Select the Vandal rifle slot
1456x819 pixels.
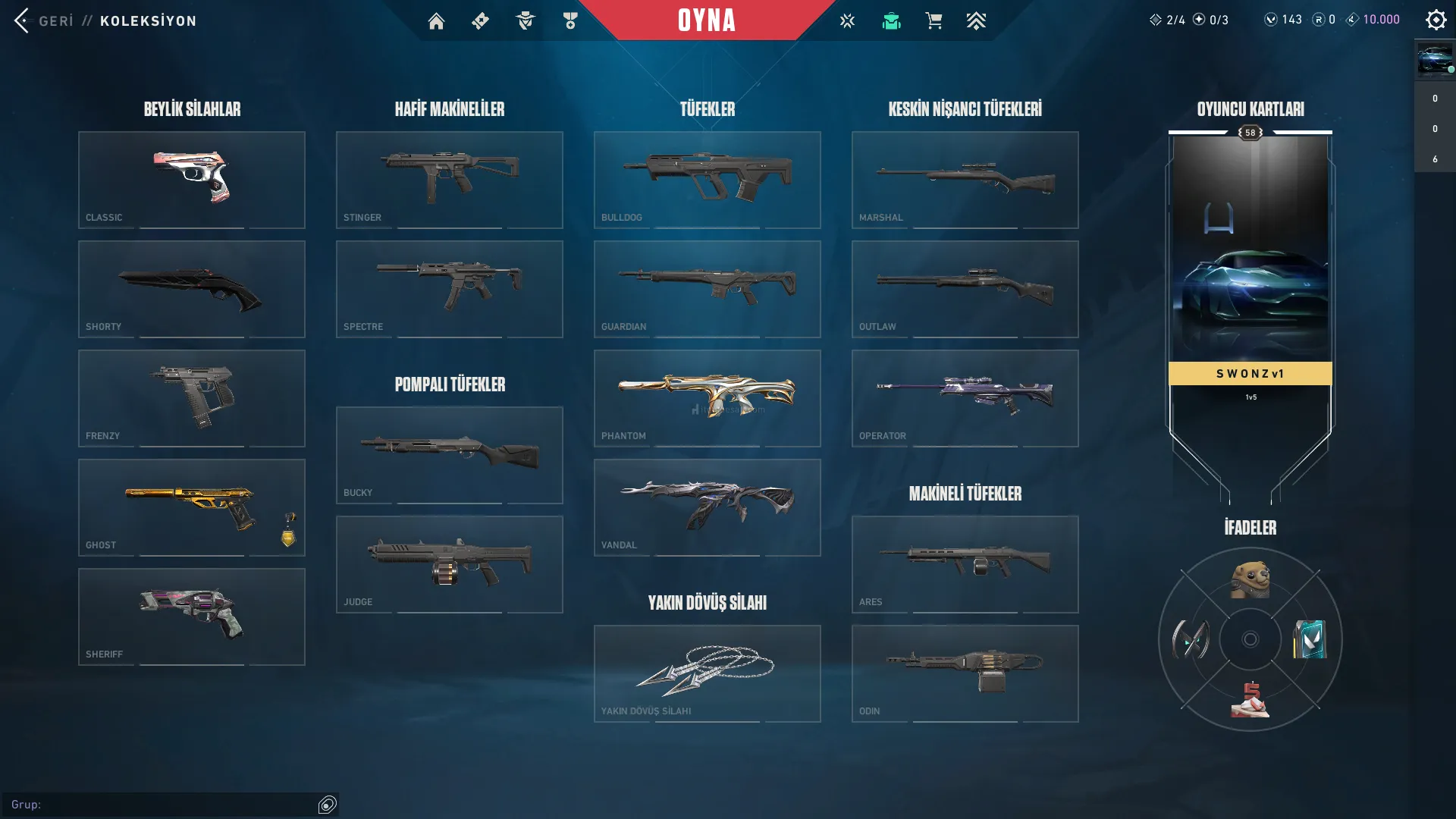pyautogui.click(x=708, y=507)
